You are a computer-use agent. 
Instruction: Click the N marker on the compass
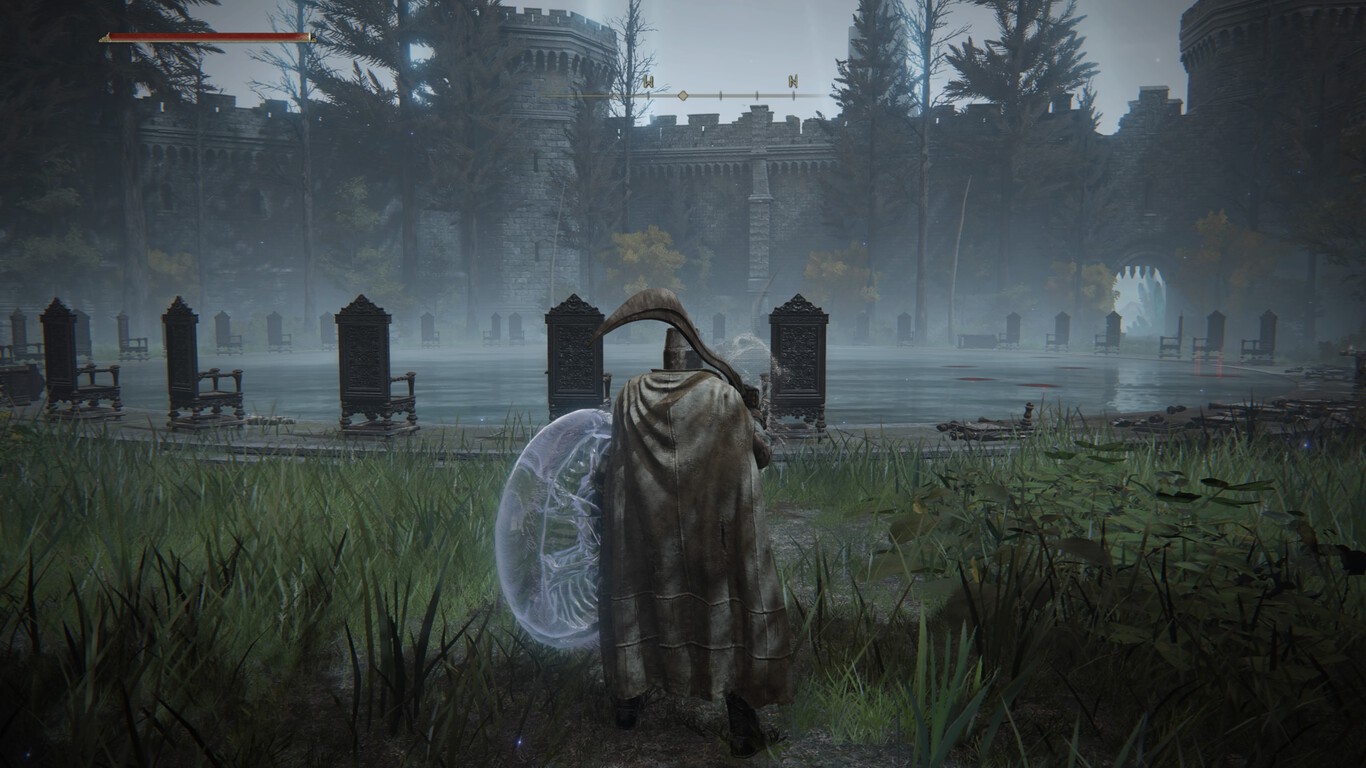793,81
